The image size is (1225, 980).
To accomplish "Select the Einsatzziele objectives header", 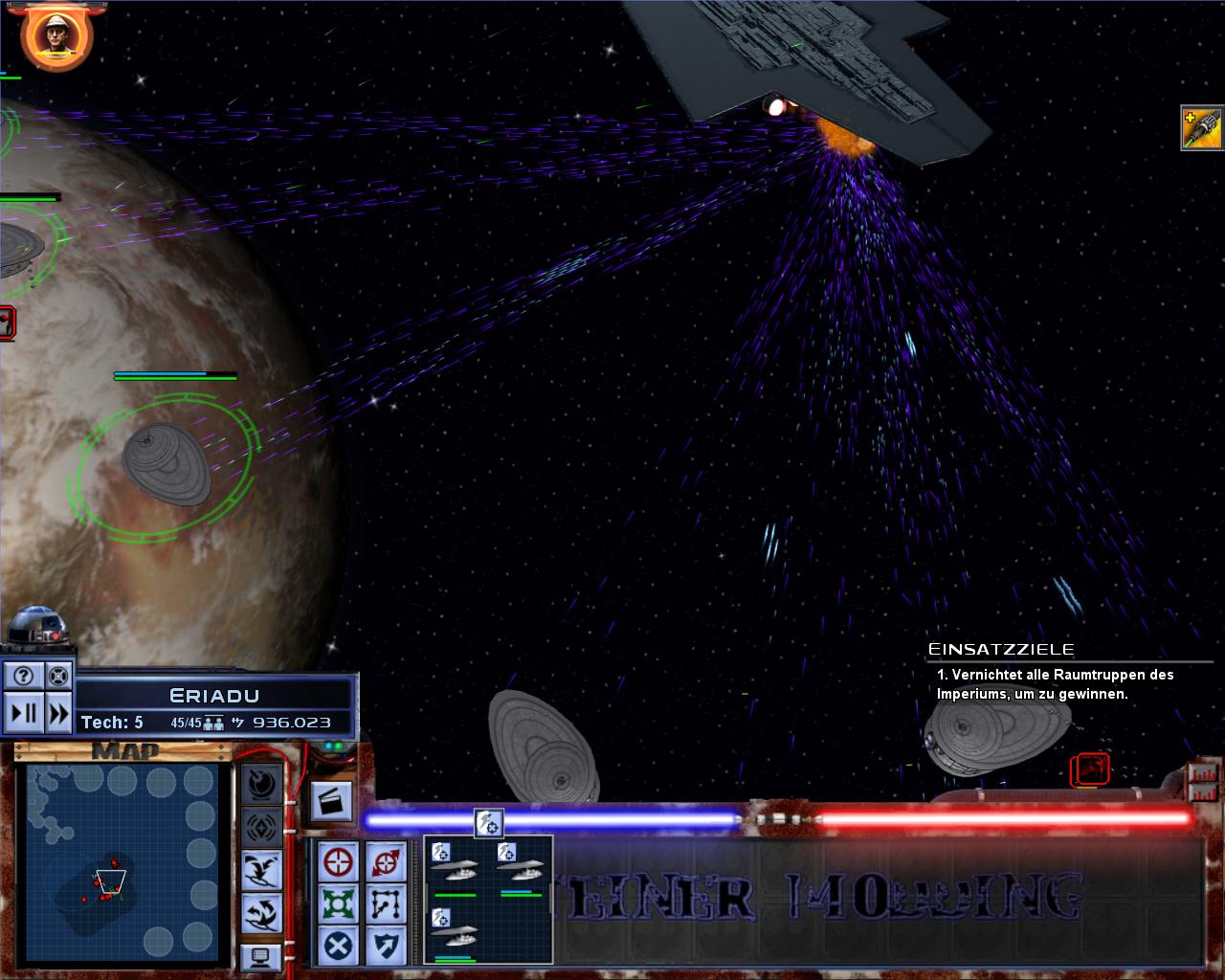I will tap(1001, 650).
